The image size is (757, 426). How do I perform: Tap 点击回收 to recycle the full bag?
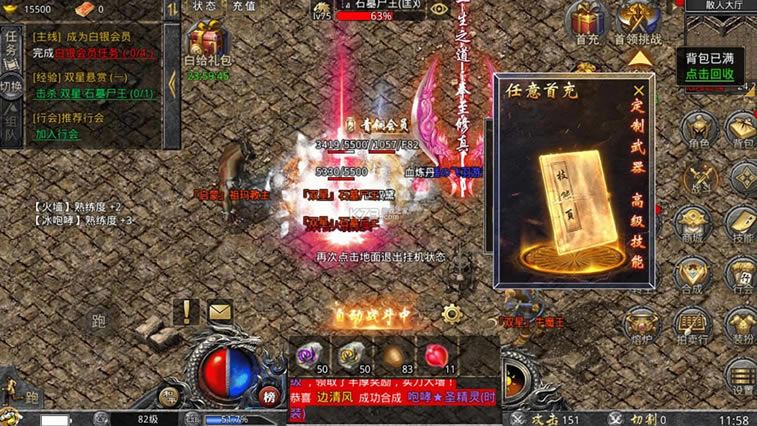(710, 74)
